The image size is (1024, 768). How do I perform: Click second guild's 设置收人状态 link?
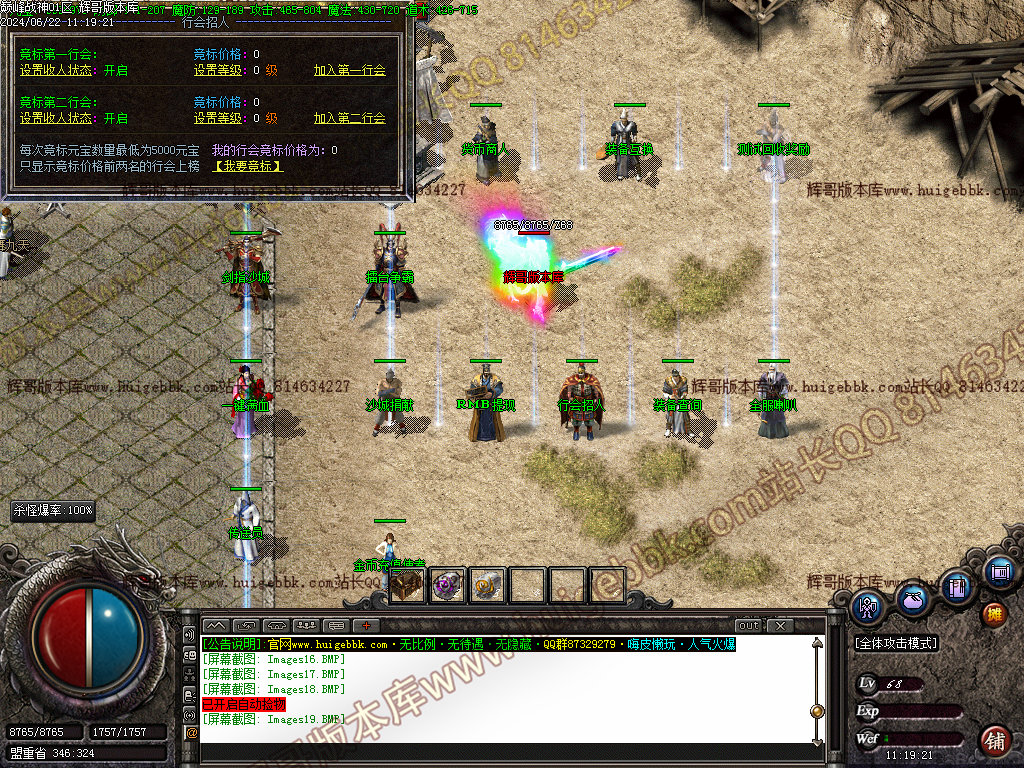(x=56, y=118)
